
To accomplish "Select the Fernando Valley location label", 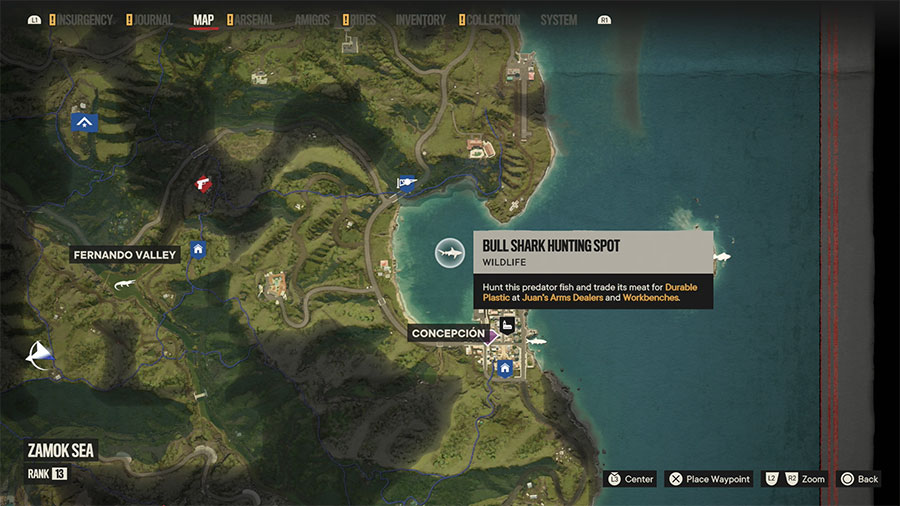I will tap(124, 255).
